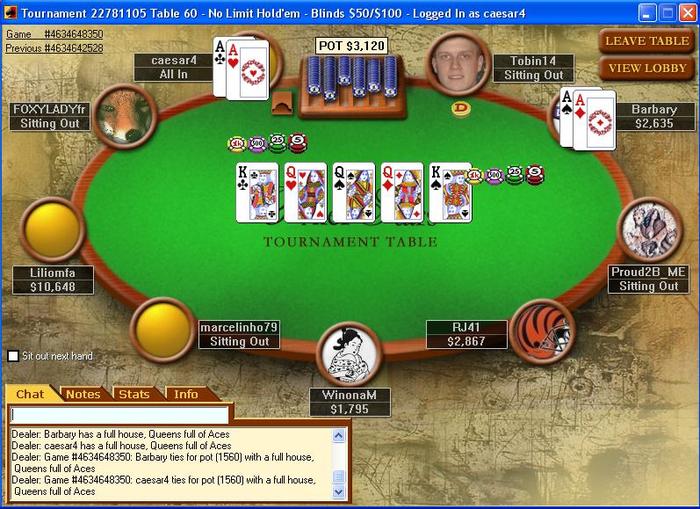Toggle the Sit out next hand checkbox
Screen dimensions: 700x509
click(13, 356)
